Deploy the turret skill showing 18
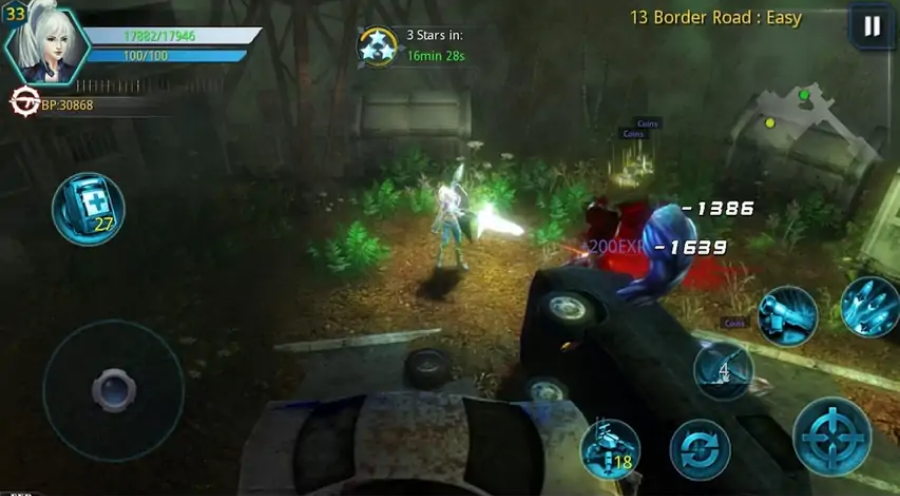The image size is (900, 496). pos(610,449)
